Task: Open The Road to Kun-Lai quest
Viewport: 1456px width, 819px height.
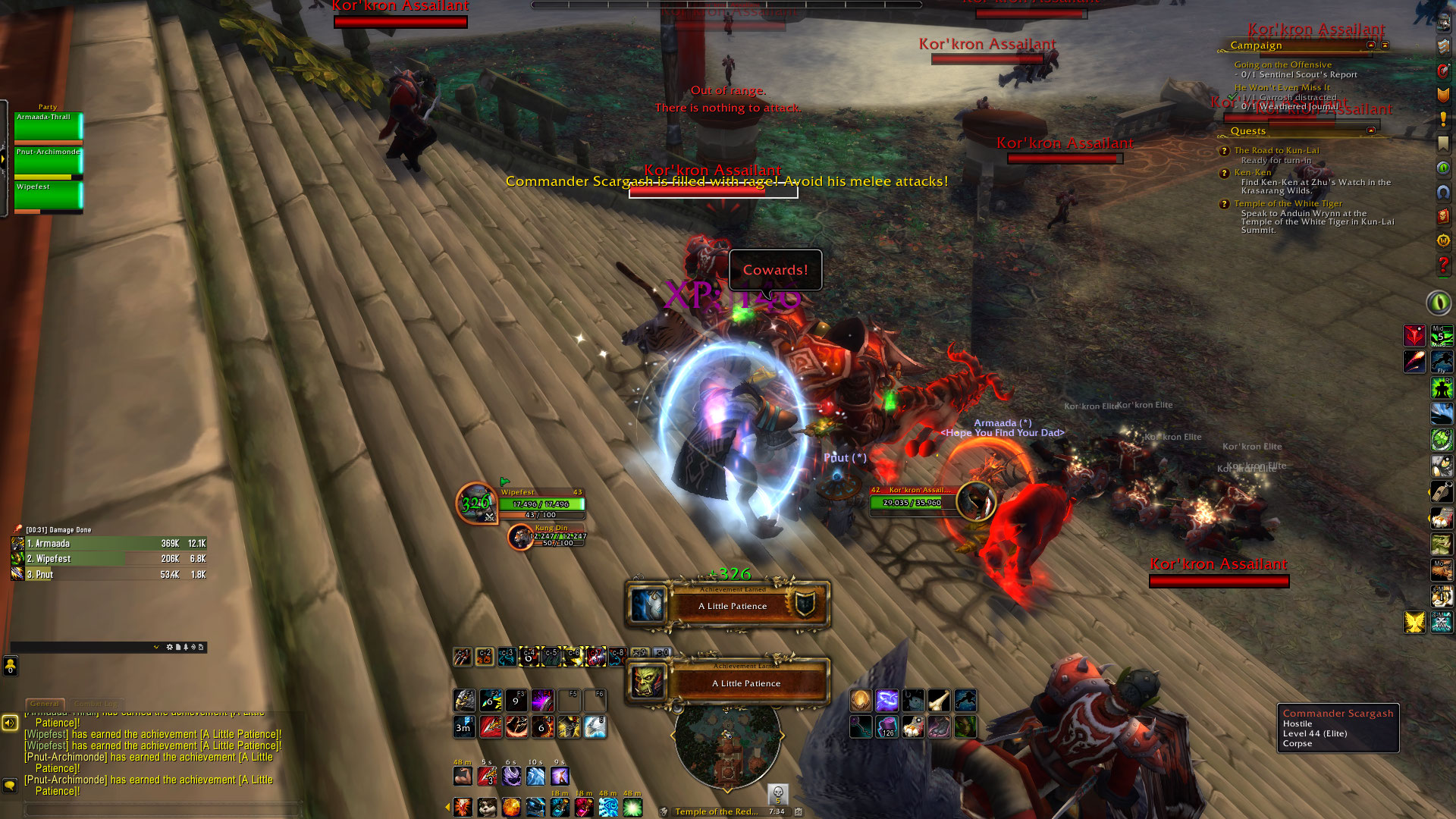Action: pos(1276,150)
